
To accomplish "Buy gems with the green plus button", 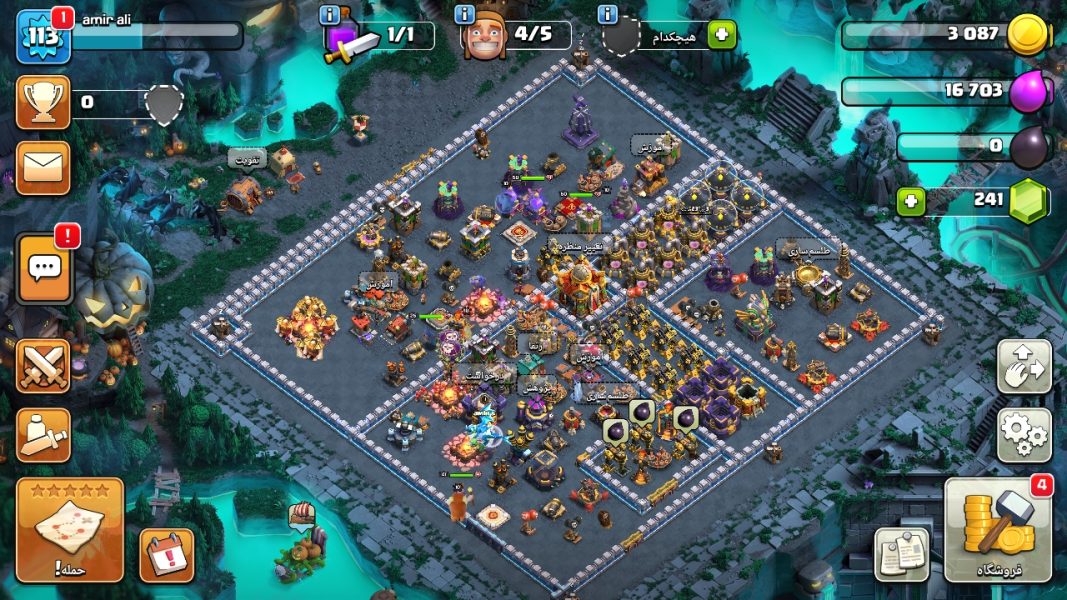I will 909,200.
